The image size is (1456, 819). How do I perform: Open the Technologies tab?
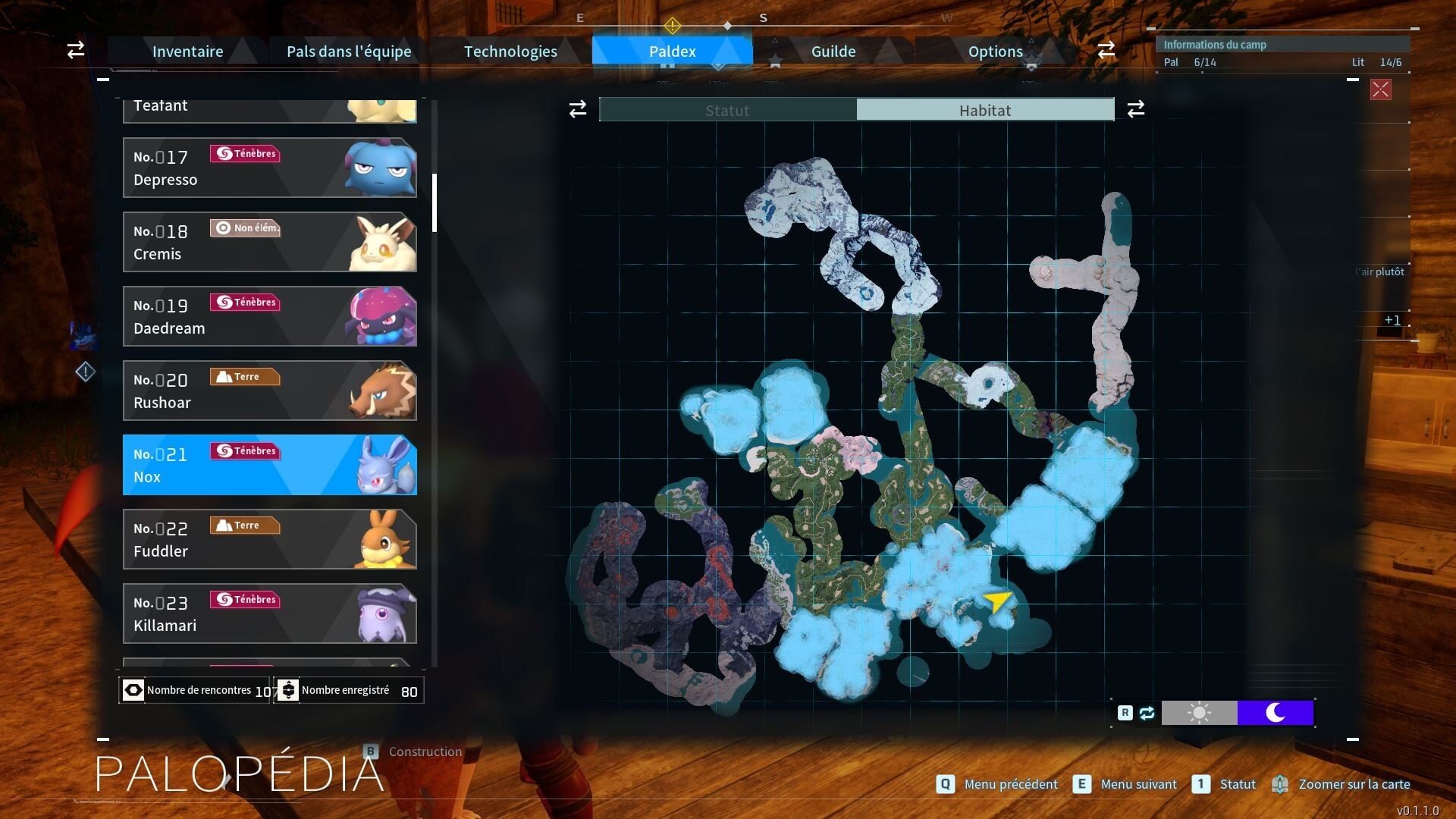click(510, 52)
